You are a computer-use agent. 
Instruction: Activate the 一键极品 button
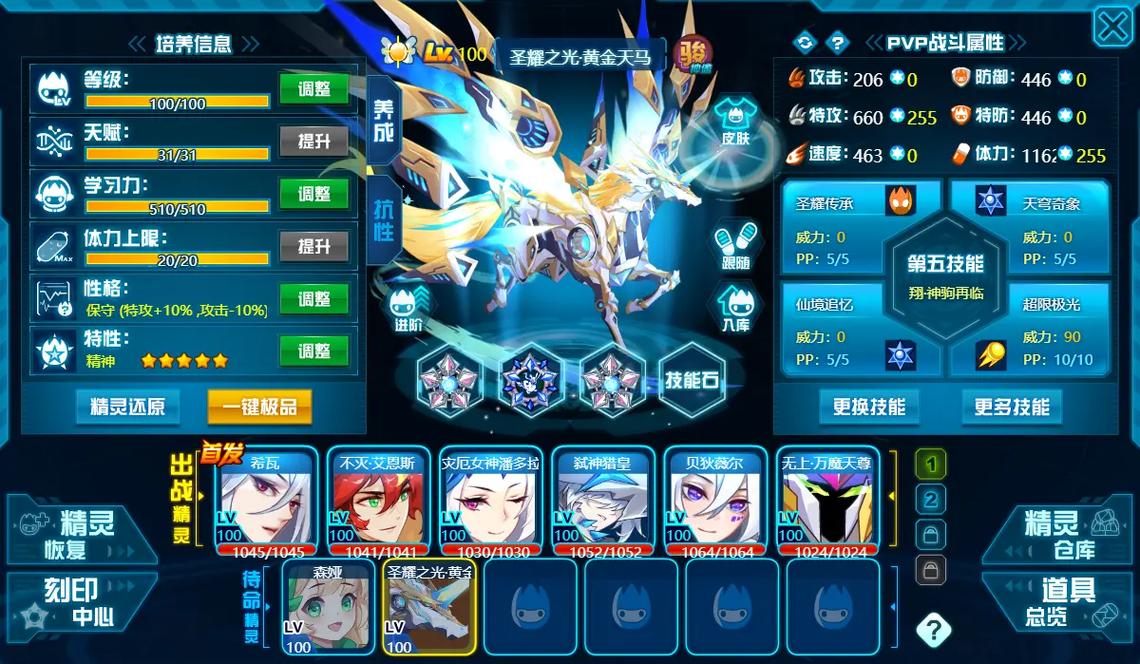pos(259,407)
